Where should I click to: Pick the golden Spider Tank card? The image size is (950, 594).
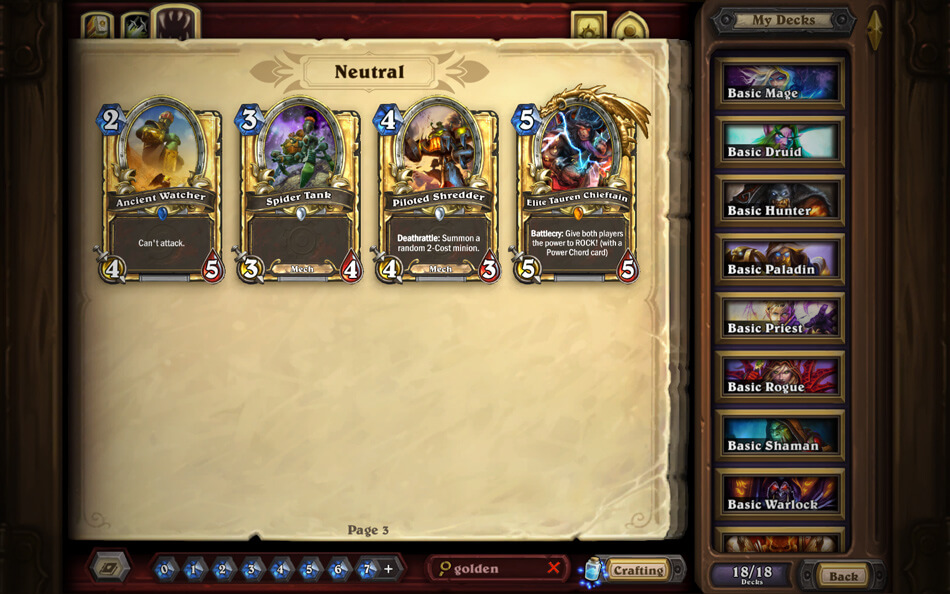coord(299,192)
